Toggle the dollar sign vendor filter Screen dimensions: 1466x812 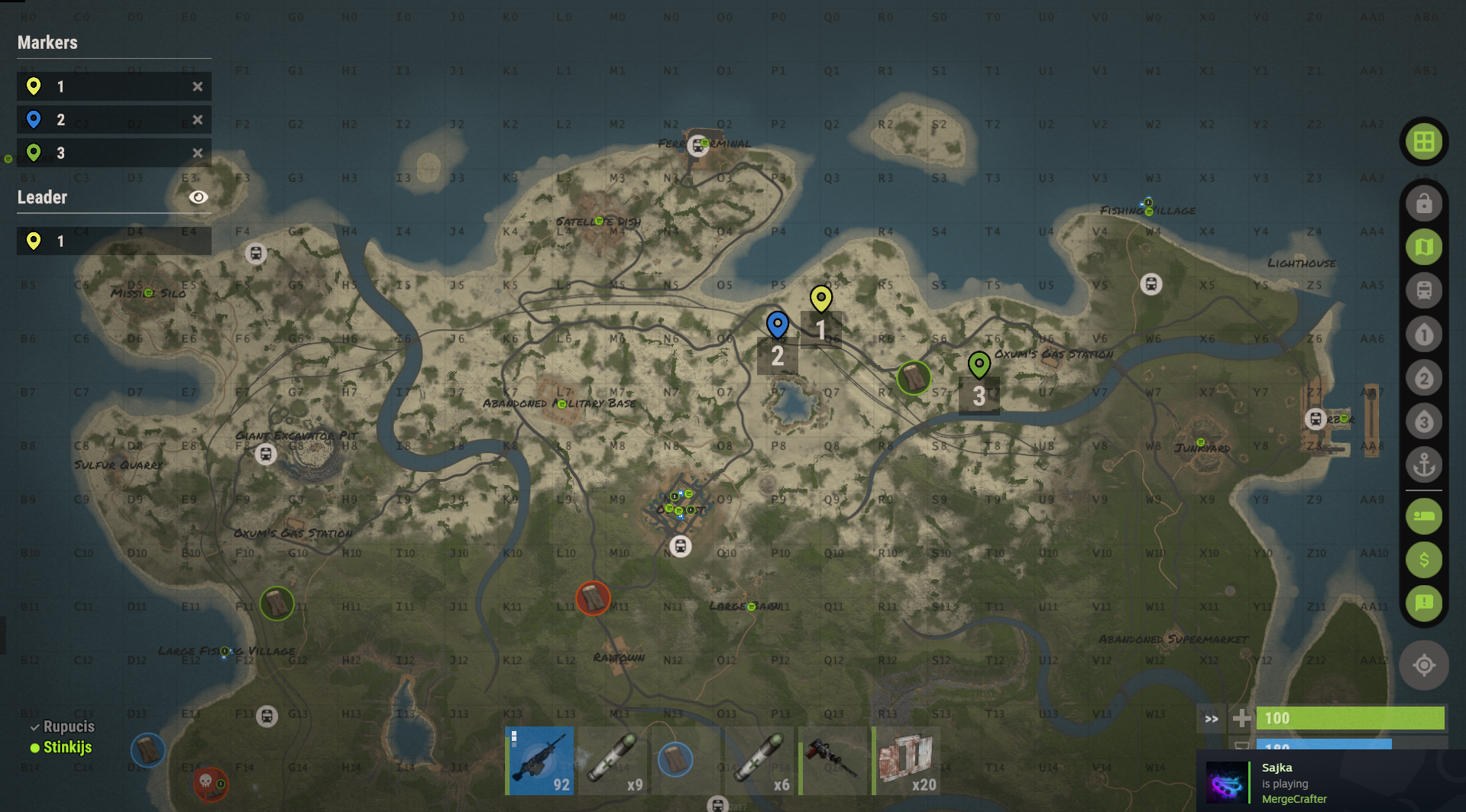[x=1423, y=560]
